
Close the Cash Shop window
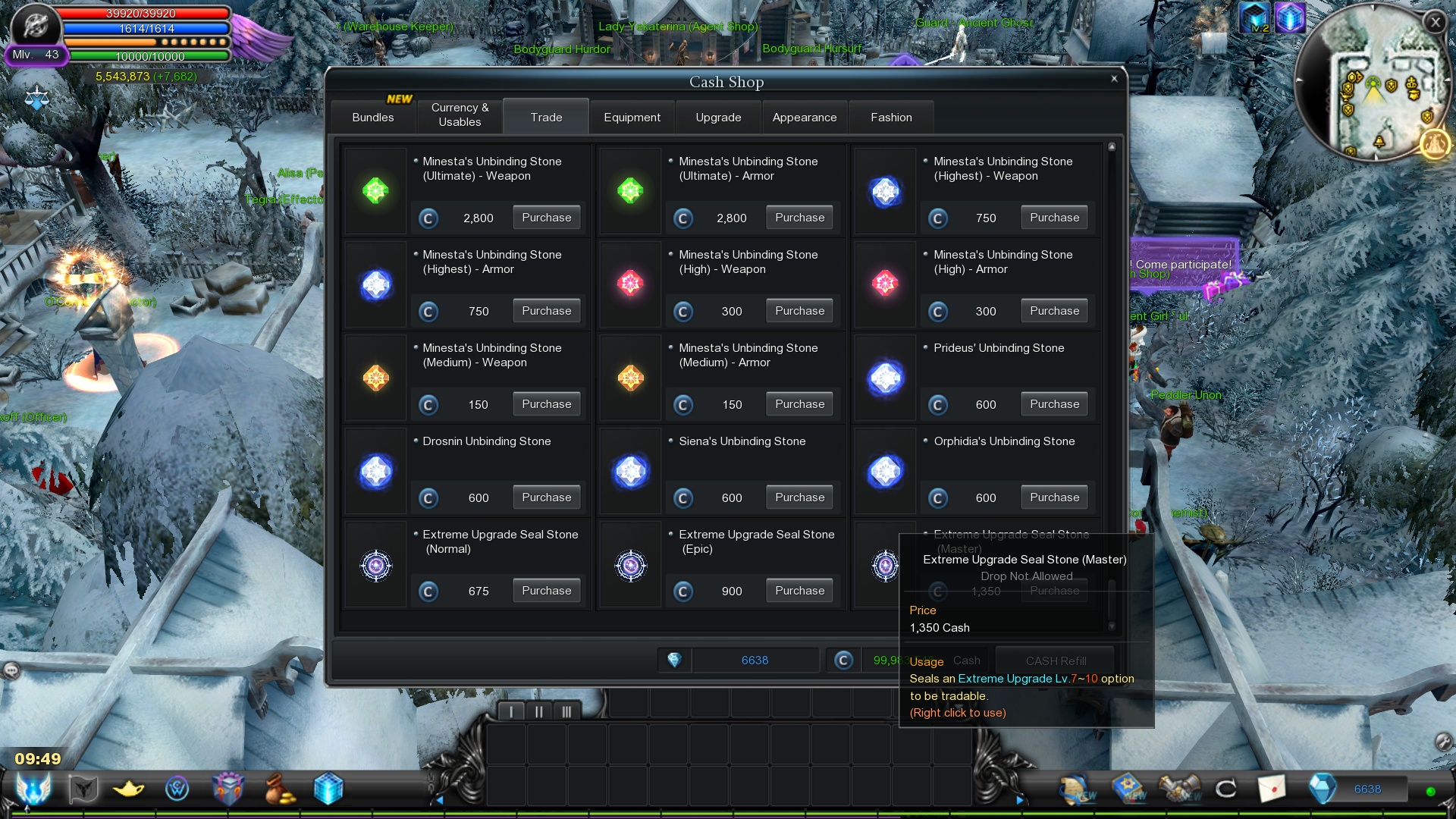point(1114,79)
